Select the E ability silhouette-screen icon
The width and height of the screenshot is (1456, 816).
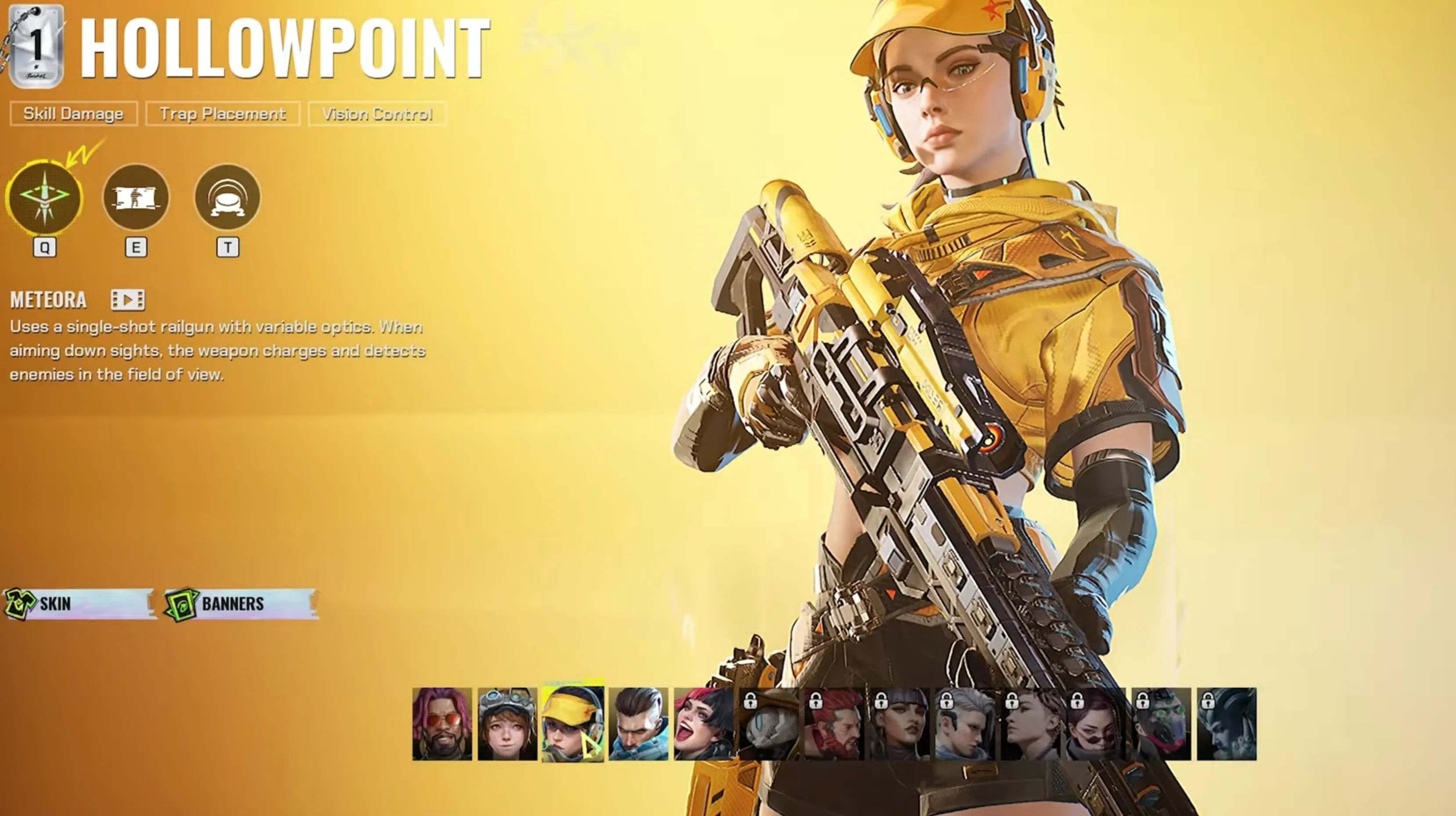click(x=136, y=197)
